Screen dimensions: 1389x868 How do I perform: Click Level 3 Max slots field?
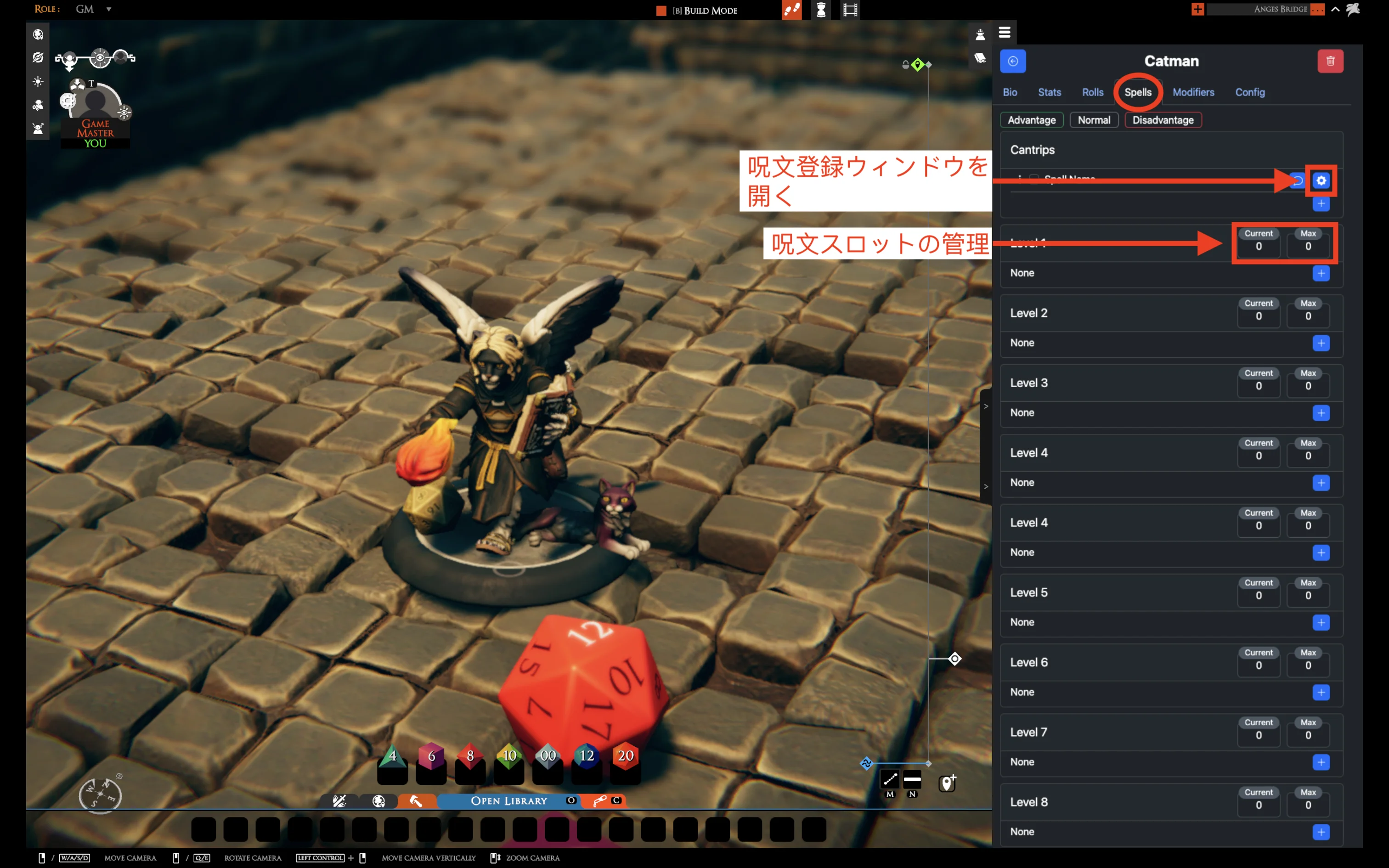[x=1308, y=386]
